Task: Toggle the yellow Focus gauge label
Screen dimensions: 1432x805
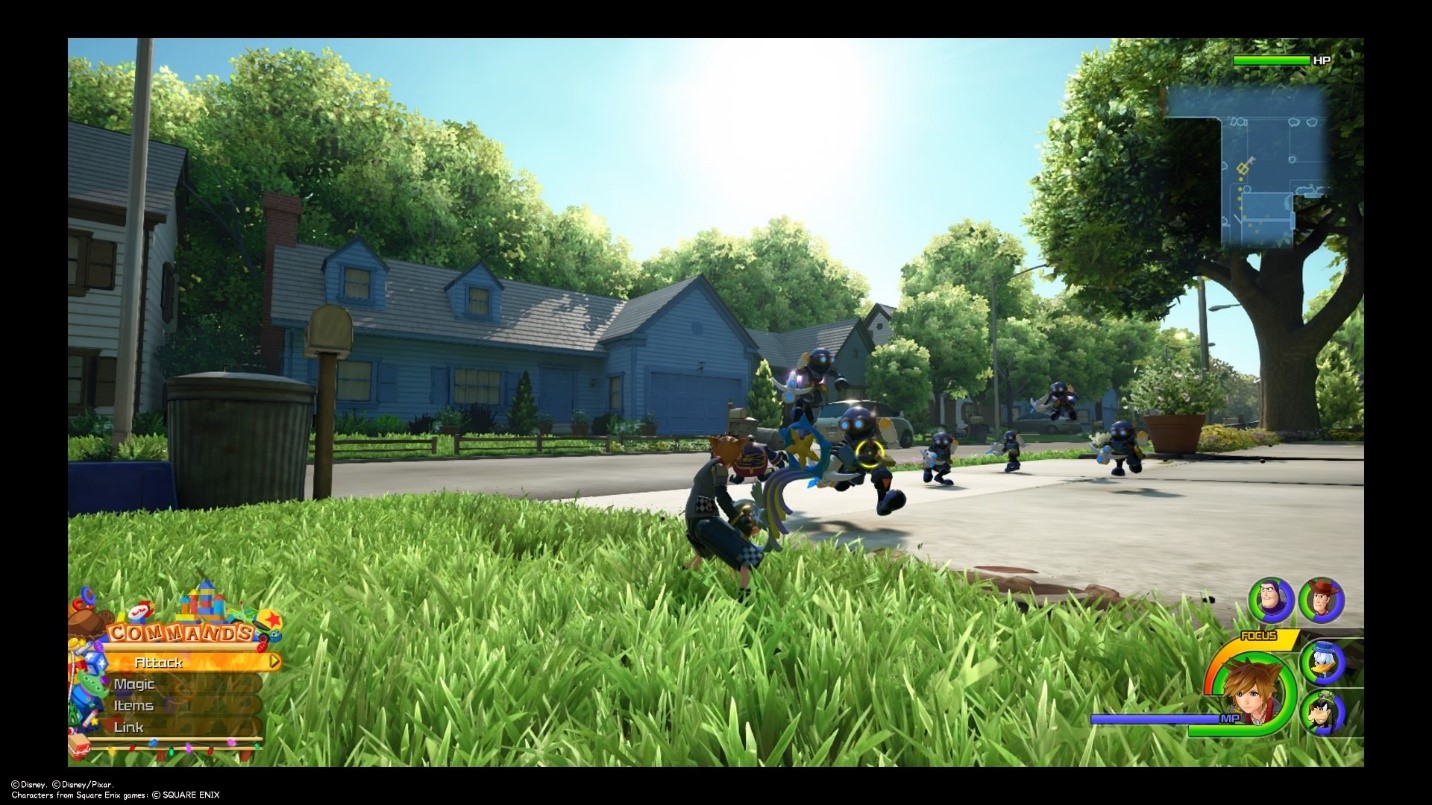Action: [x=1258, y=635]
